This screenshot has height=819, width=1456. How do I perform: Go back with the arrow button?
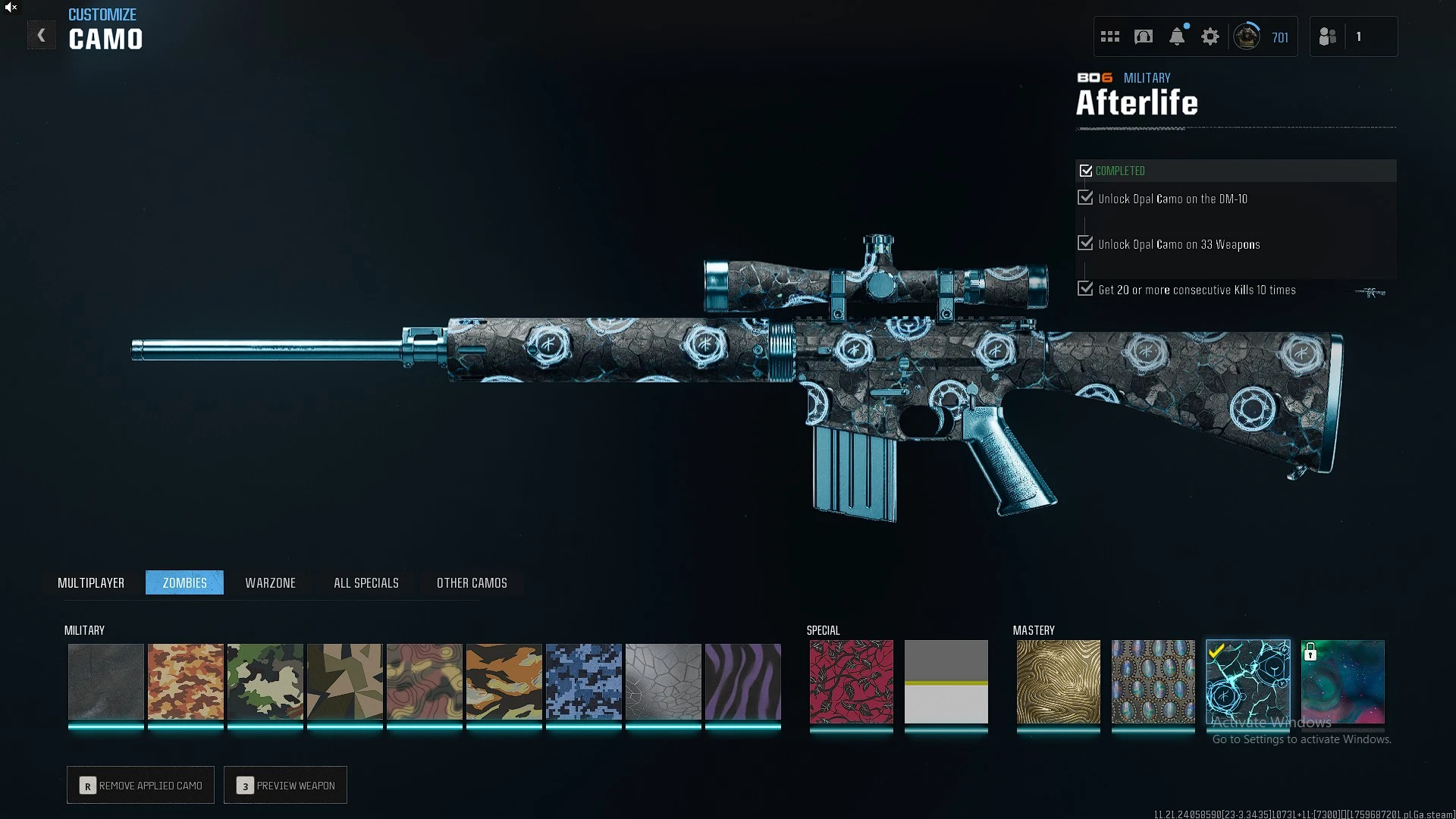pos(42,36)
